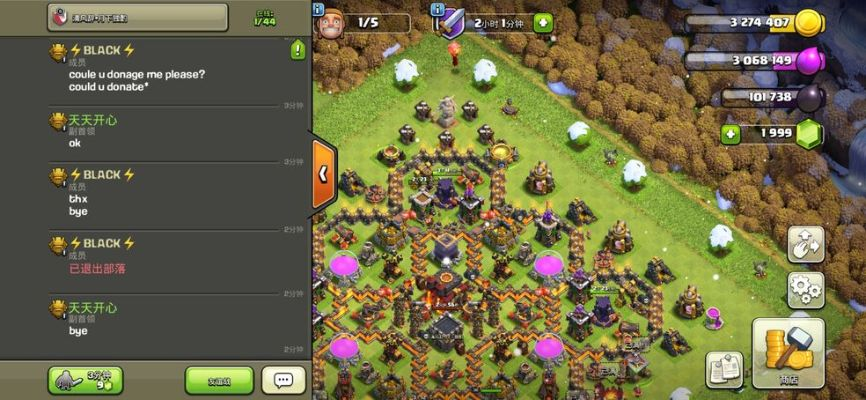
Task: Open the Settings gears button
Action: (x=805, y=290)
